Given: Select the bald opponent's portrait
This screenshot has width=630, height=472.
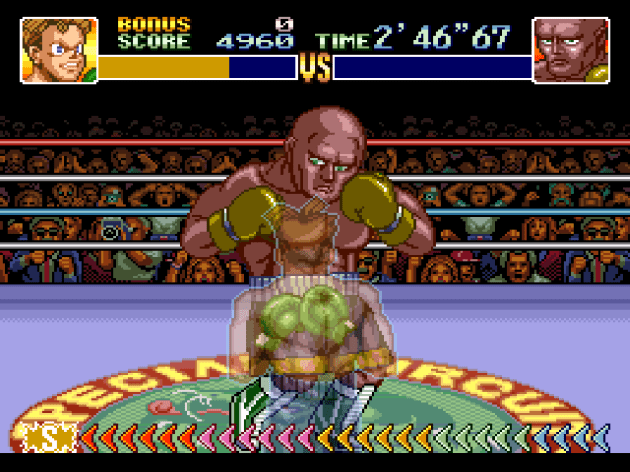Looking at the screenshot, I should coord(571,50).
